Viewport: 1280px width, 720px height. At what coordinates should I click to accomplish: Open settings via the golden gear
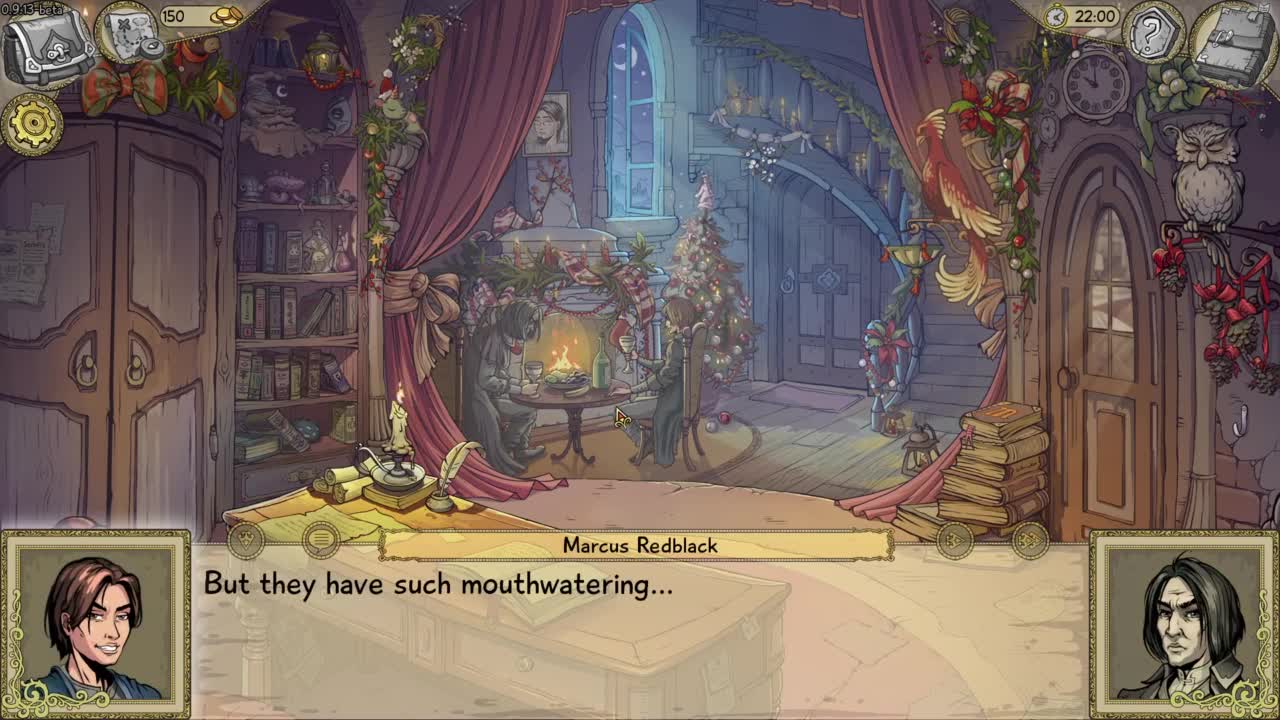point(32,124)
